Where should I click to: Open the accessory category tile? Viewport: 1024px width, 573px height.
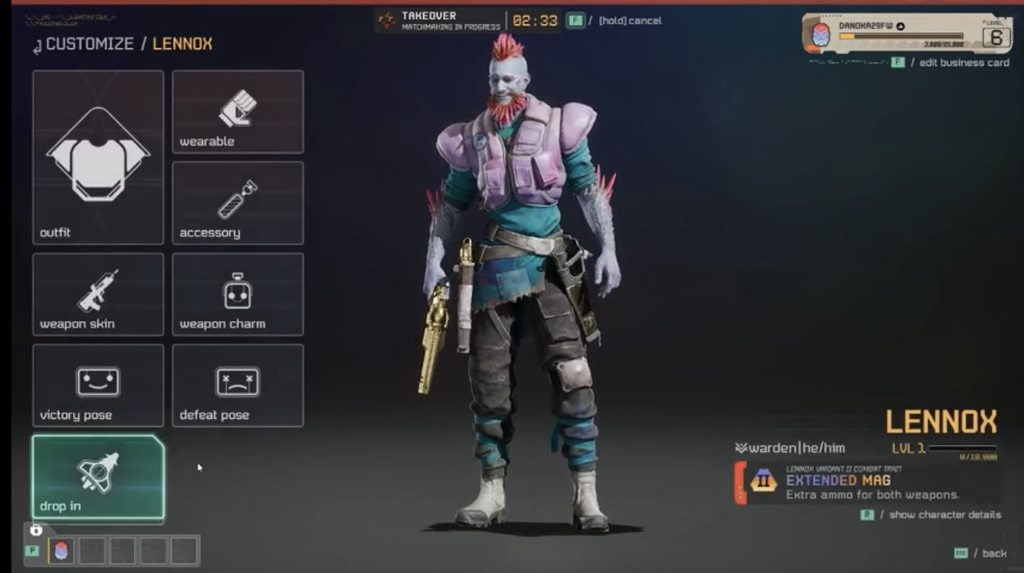coord(238,202)
